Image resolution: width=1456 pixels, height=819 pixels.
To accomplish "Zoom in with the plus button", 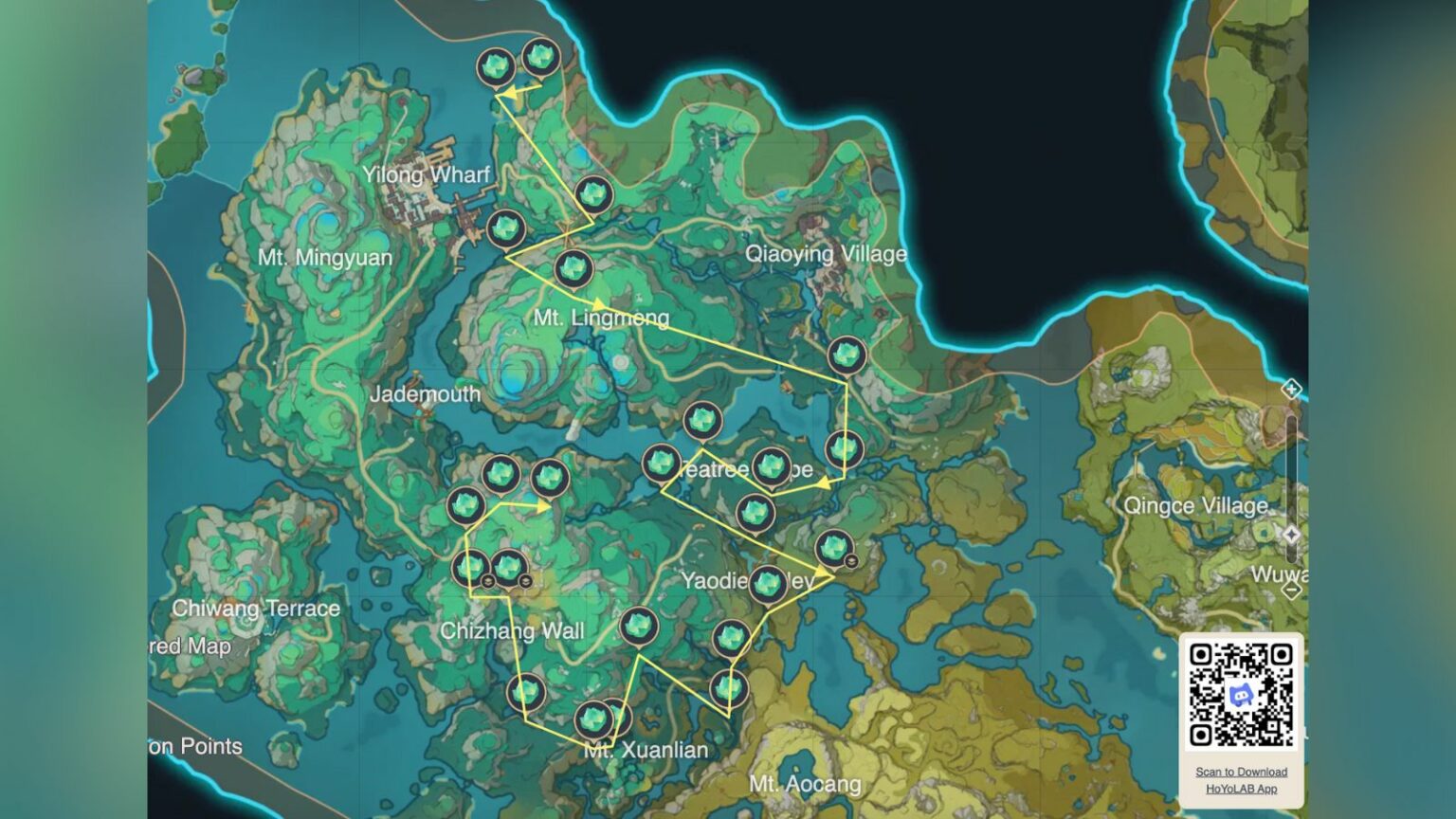I will [x=1291, y=389].
